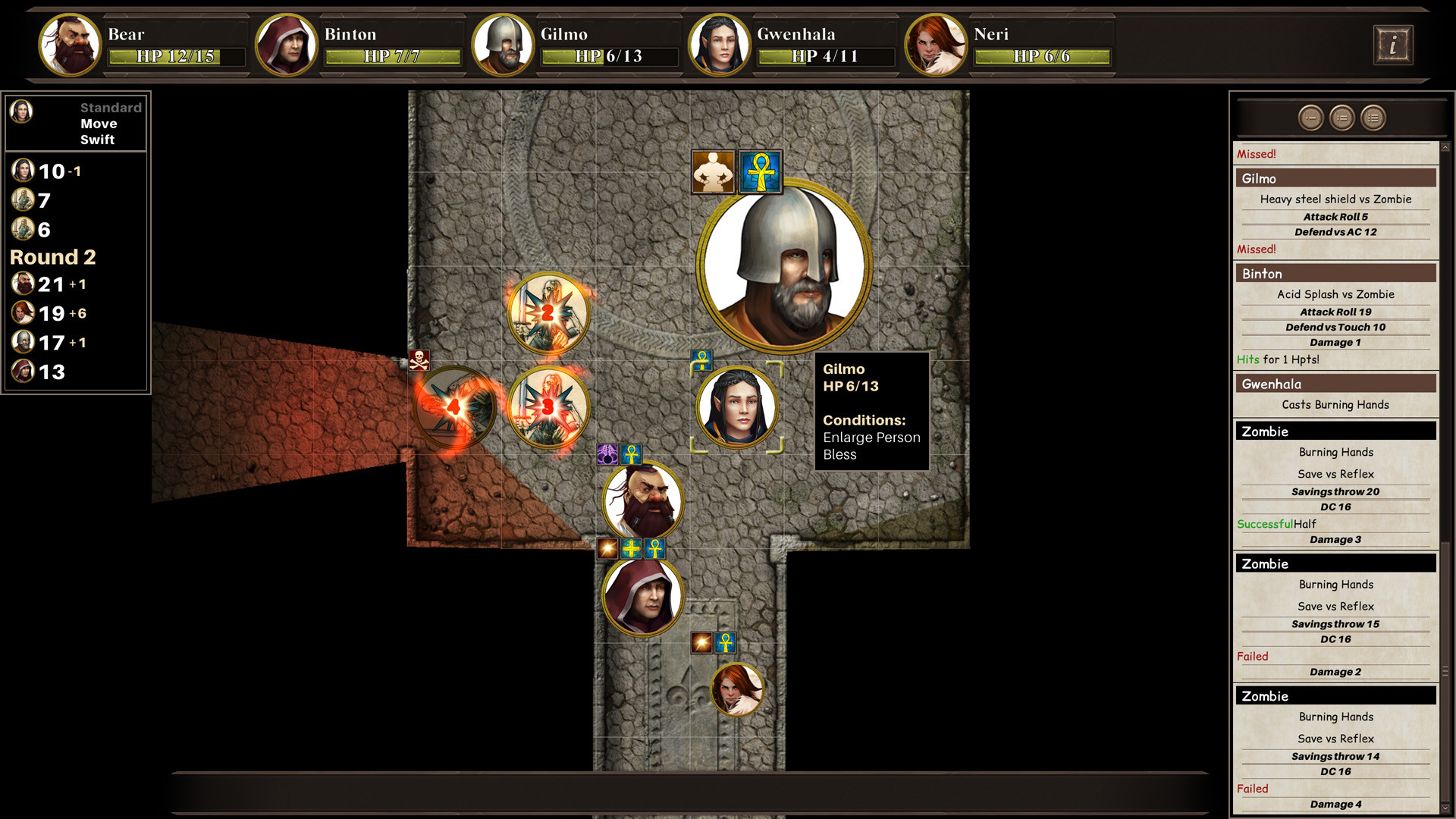Screen dimensions: 1456x819
Task: Click the Enlarge Person muscle icon above Gilmo
Action: pyautogui.click(x=714, y=171)
